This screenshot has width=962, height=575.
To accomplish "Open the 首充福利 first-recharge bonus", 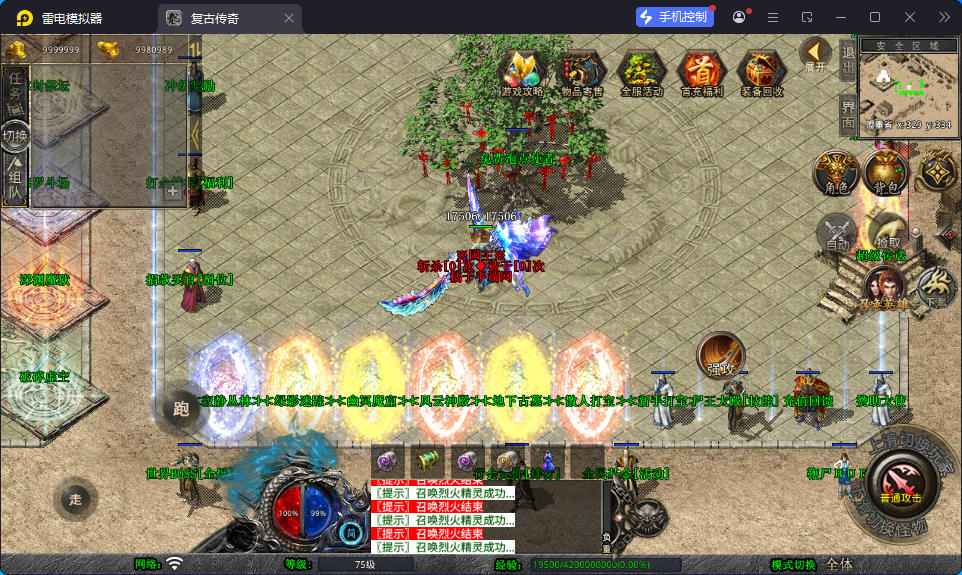I will point(702,72).
